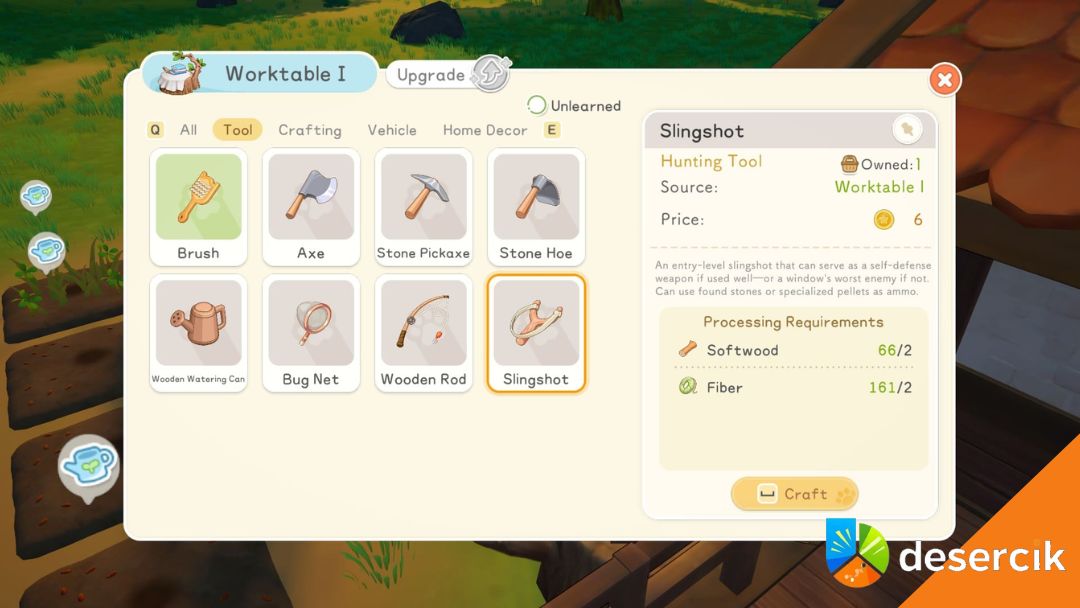Select the Stone Pickaxe recipe

pyautogui.click(x=423, y=207)
